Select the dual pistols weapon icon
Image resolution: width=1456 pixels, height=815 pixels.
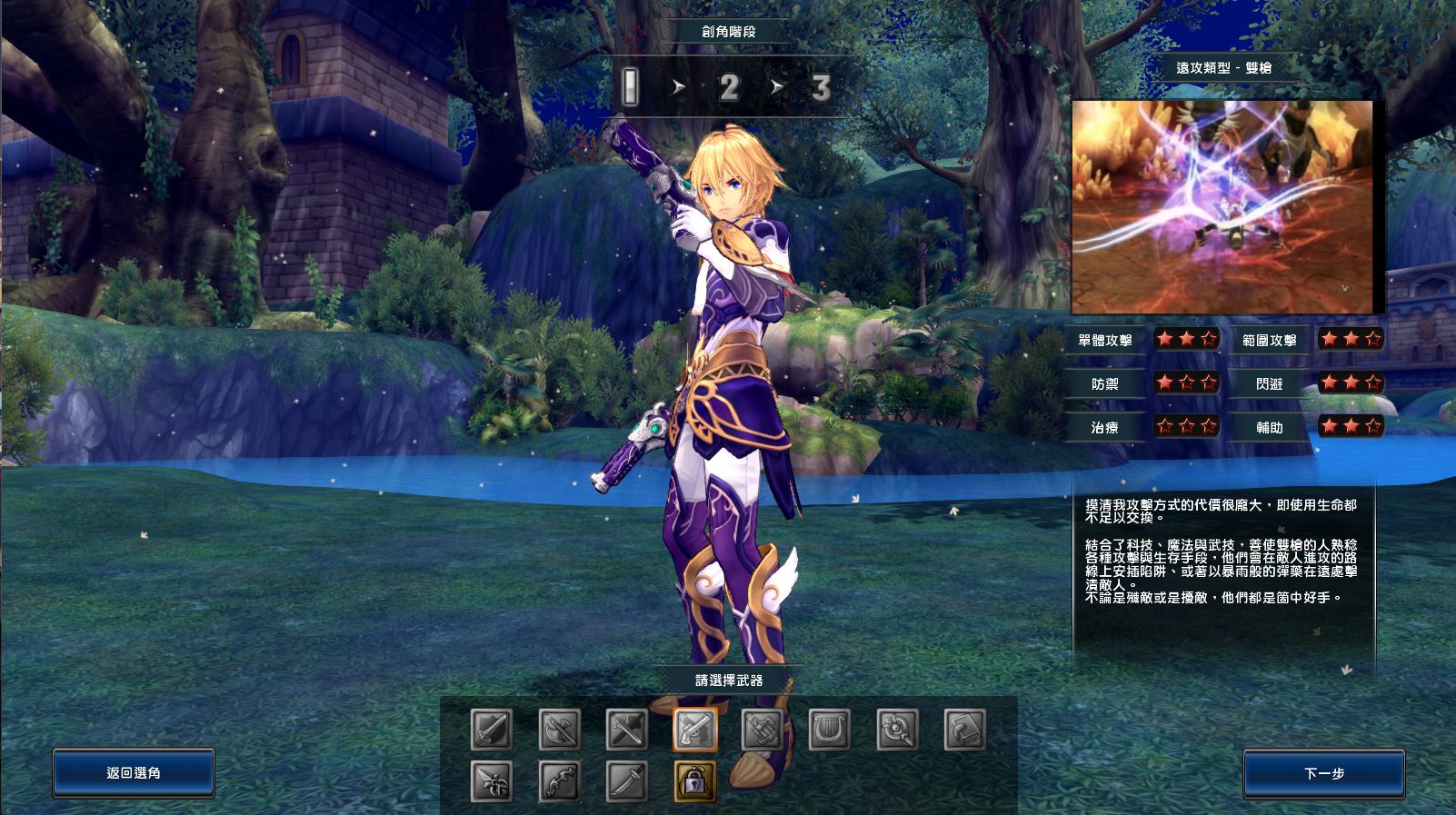695,730
